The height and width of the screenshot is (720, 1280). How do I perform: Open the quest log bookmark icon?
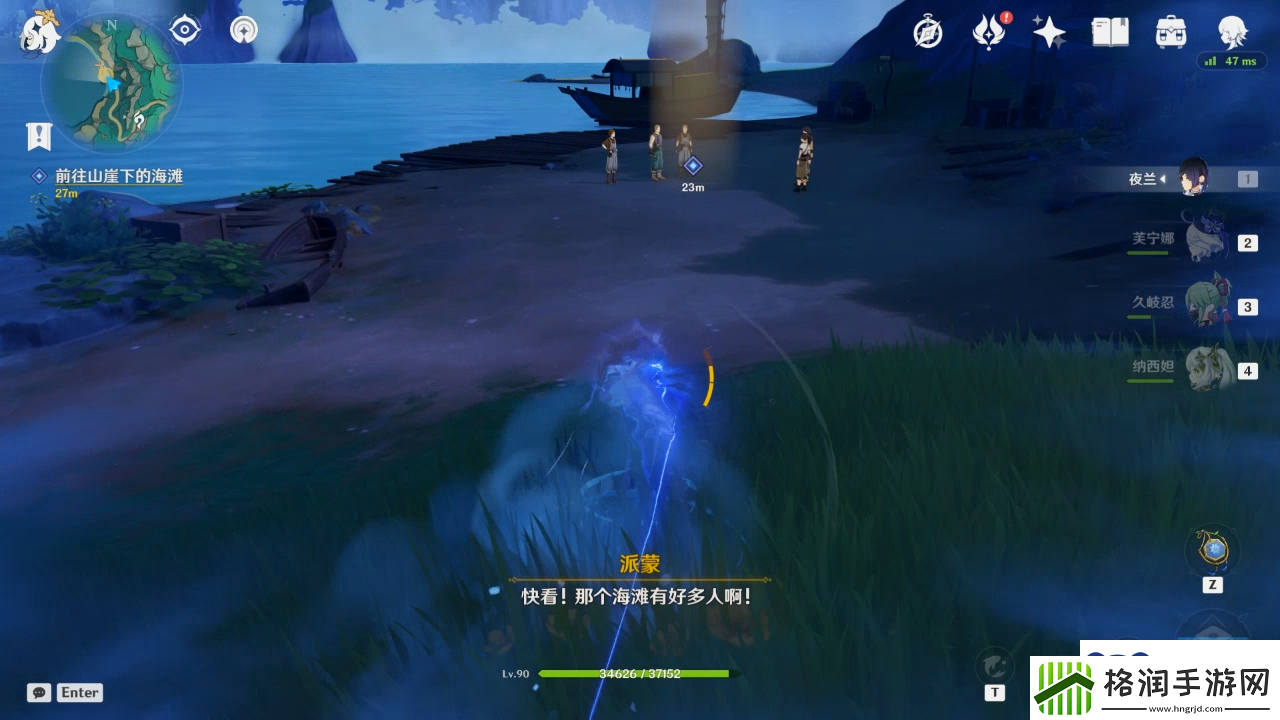[x=39, y=135]
